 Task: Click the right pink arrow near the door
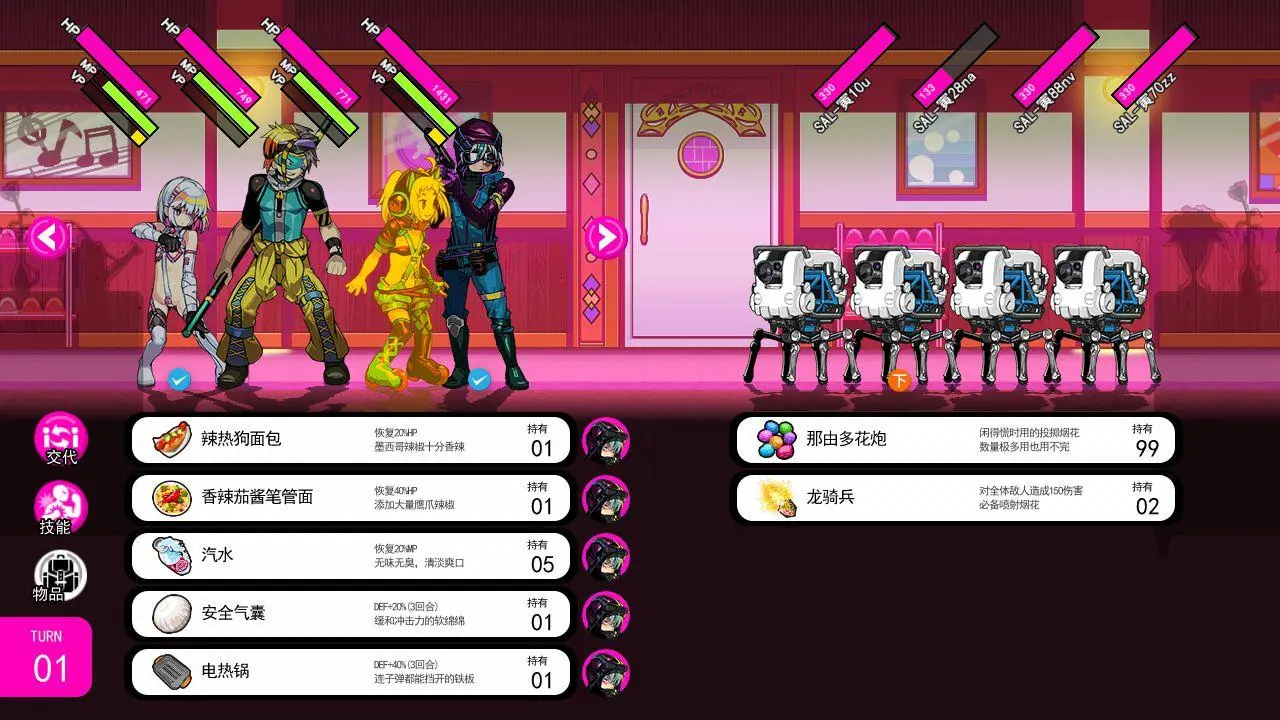(x=604, y=238)
